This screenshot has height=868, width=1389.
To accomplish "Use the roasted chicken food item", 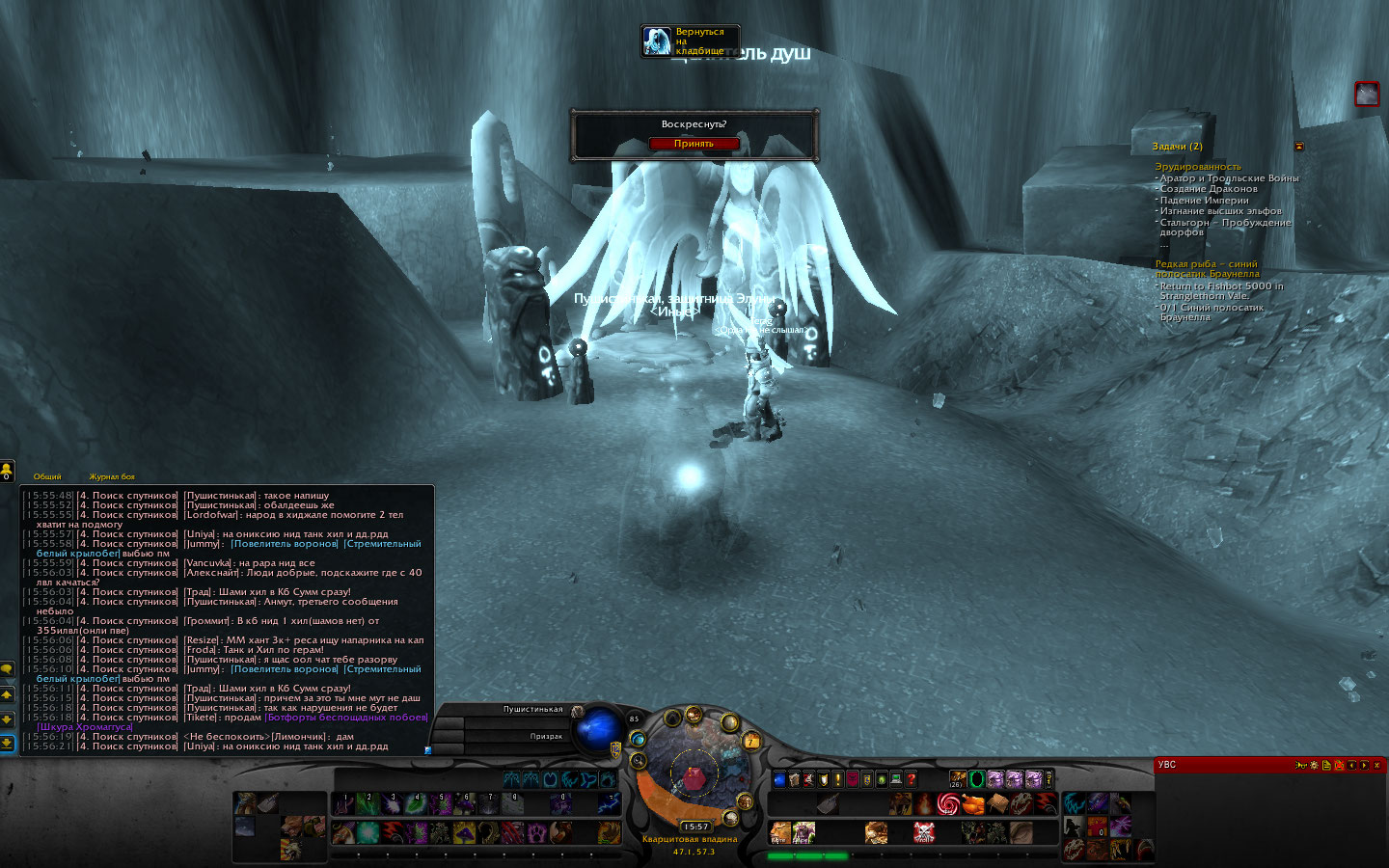I will (x=972, y=803).
